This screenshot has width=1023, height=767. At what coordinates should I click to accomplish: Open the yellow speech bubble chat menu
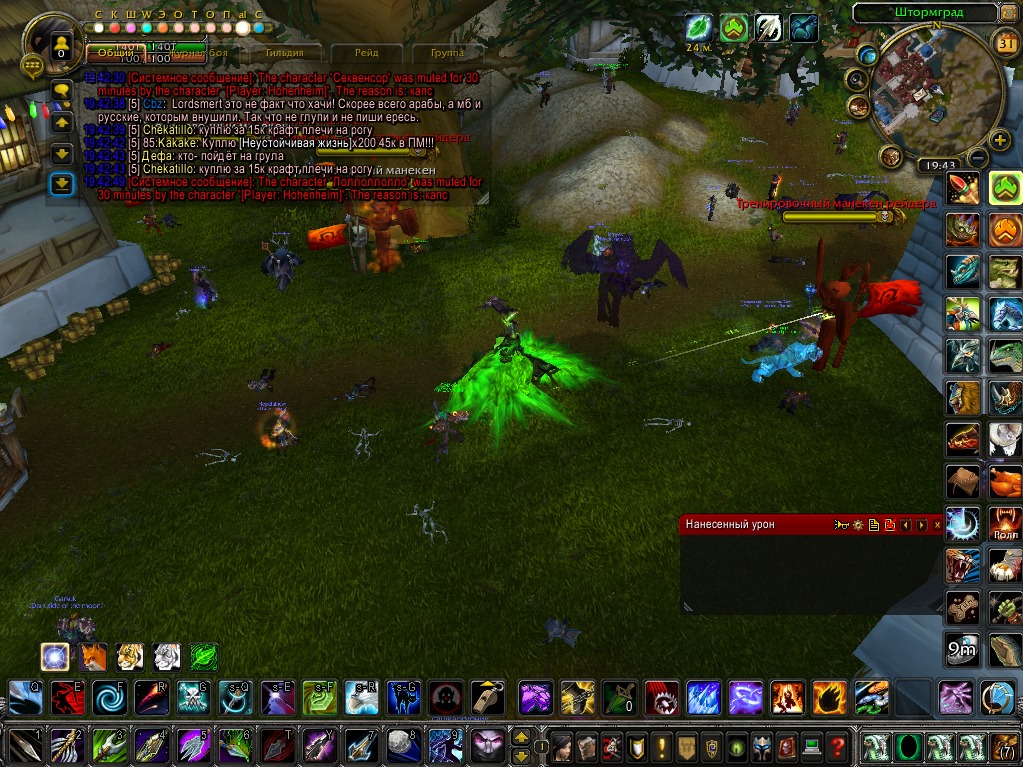62,91
